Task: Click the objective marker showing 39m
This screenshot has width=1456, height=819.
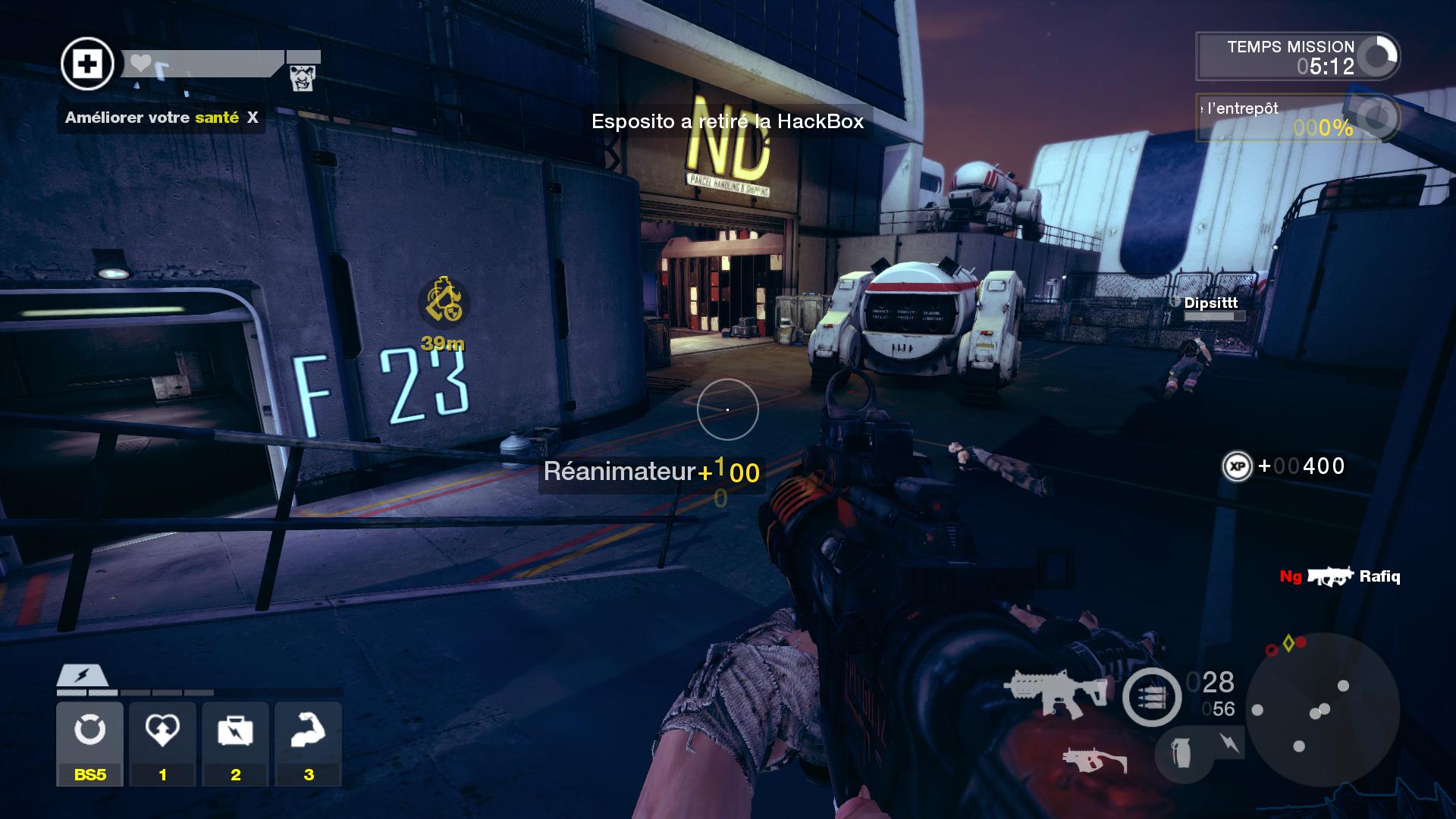Action: click(444, 303)
